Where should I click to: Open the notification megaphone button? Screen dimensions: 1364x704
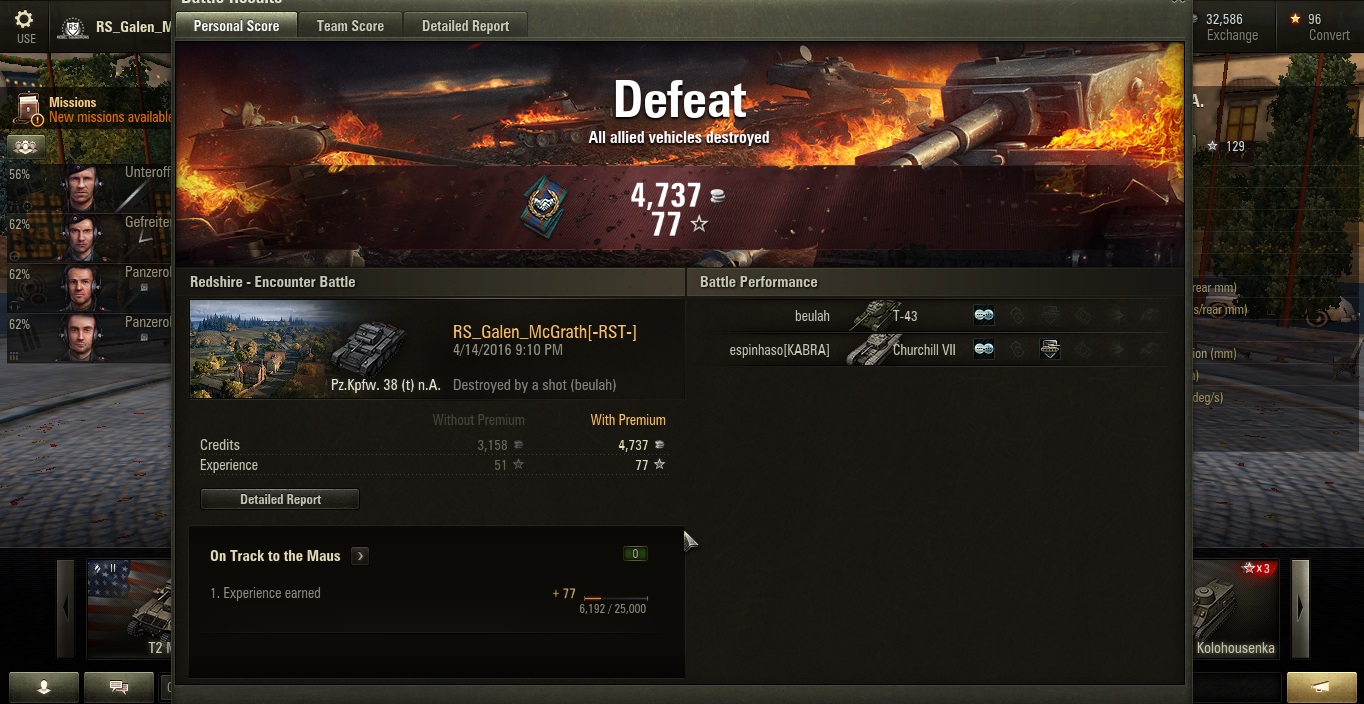pos(1320,687)
